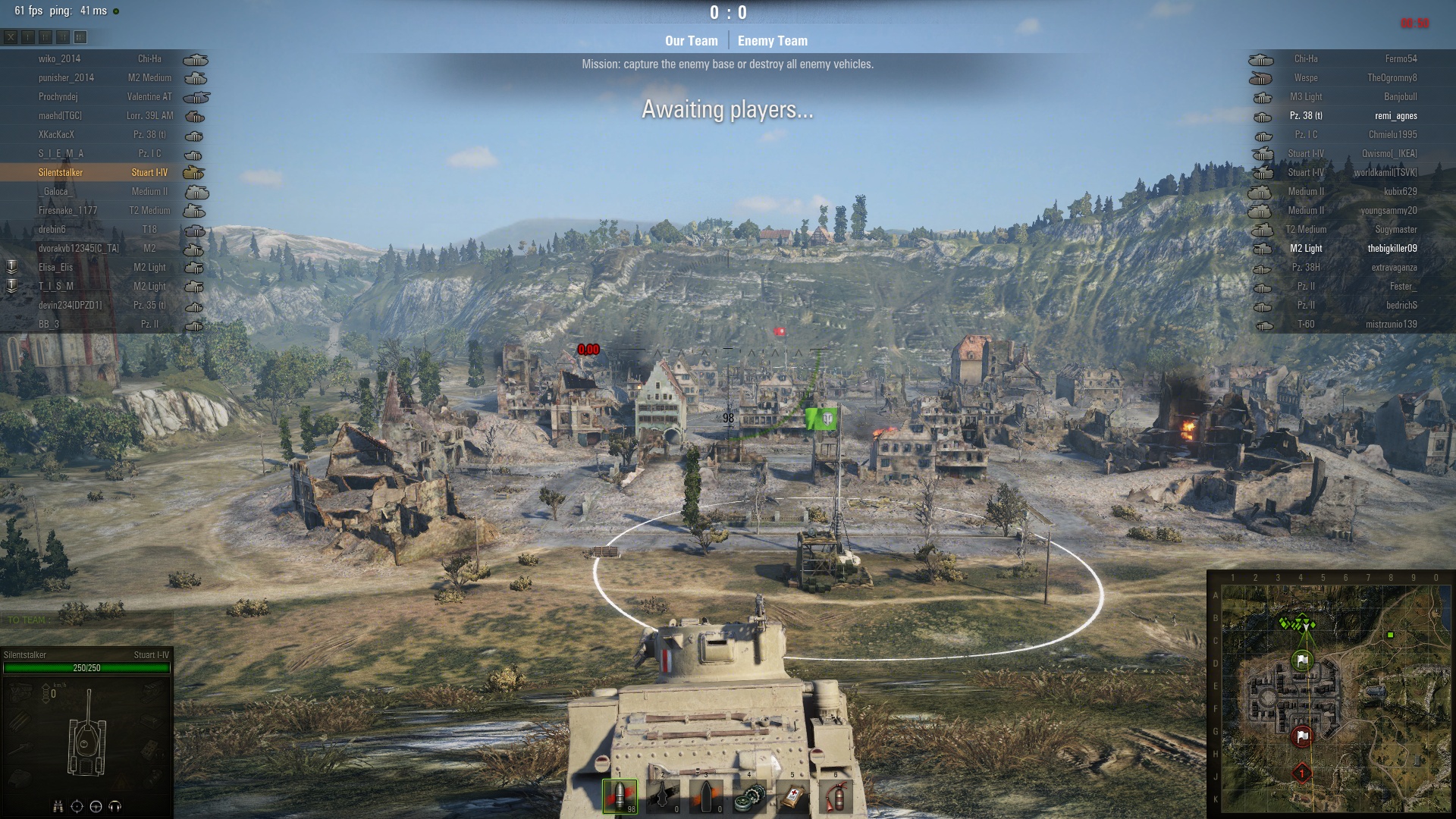1456x819 pixels.
Task: Use the repair kit with gear wheels
Action: pos(749,797)
